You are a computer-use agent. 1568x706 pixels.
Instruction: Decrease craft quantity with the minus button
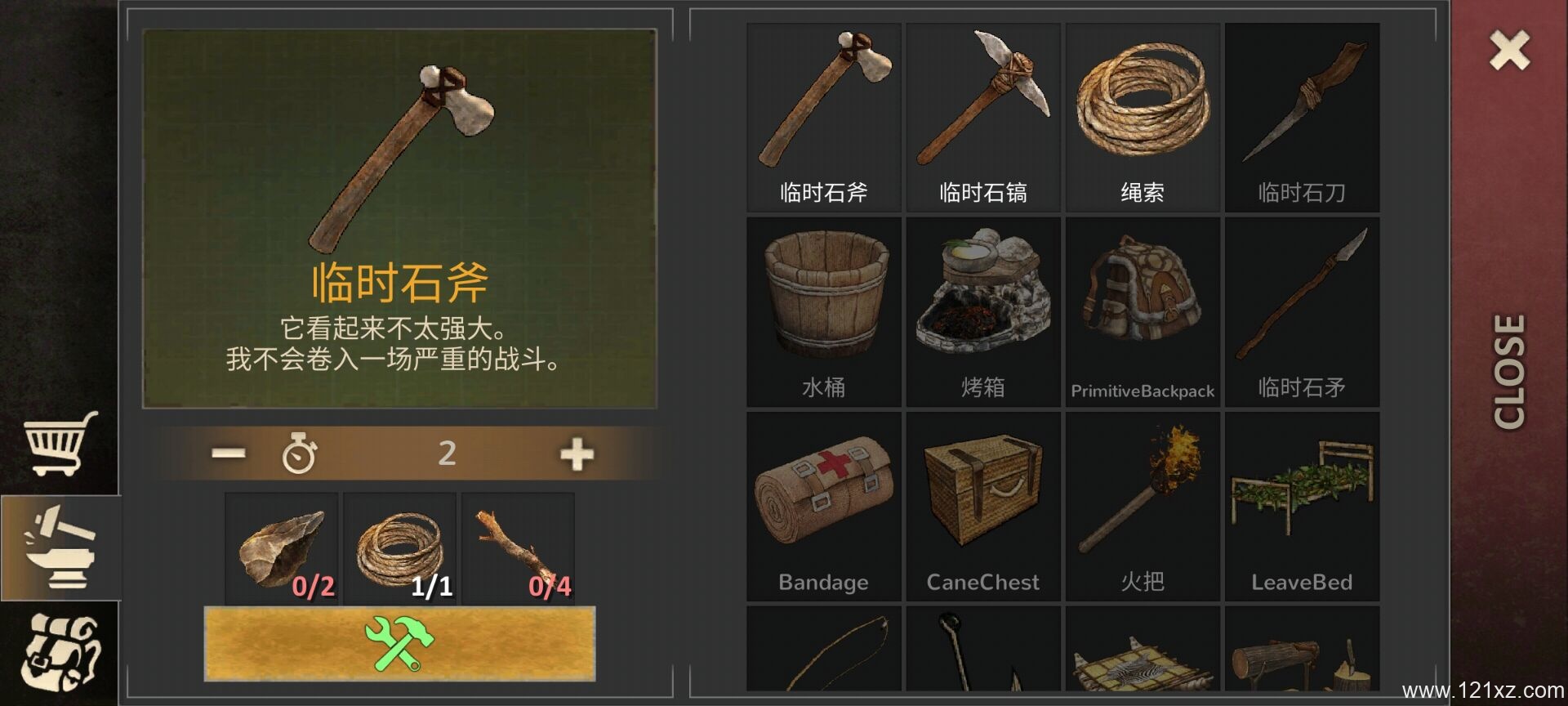tap(228, 454)
